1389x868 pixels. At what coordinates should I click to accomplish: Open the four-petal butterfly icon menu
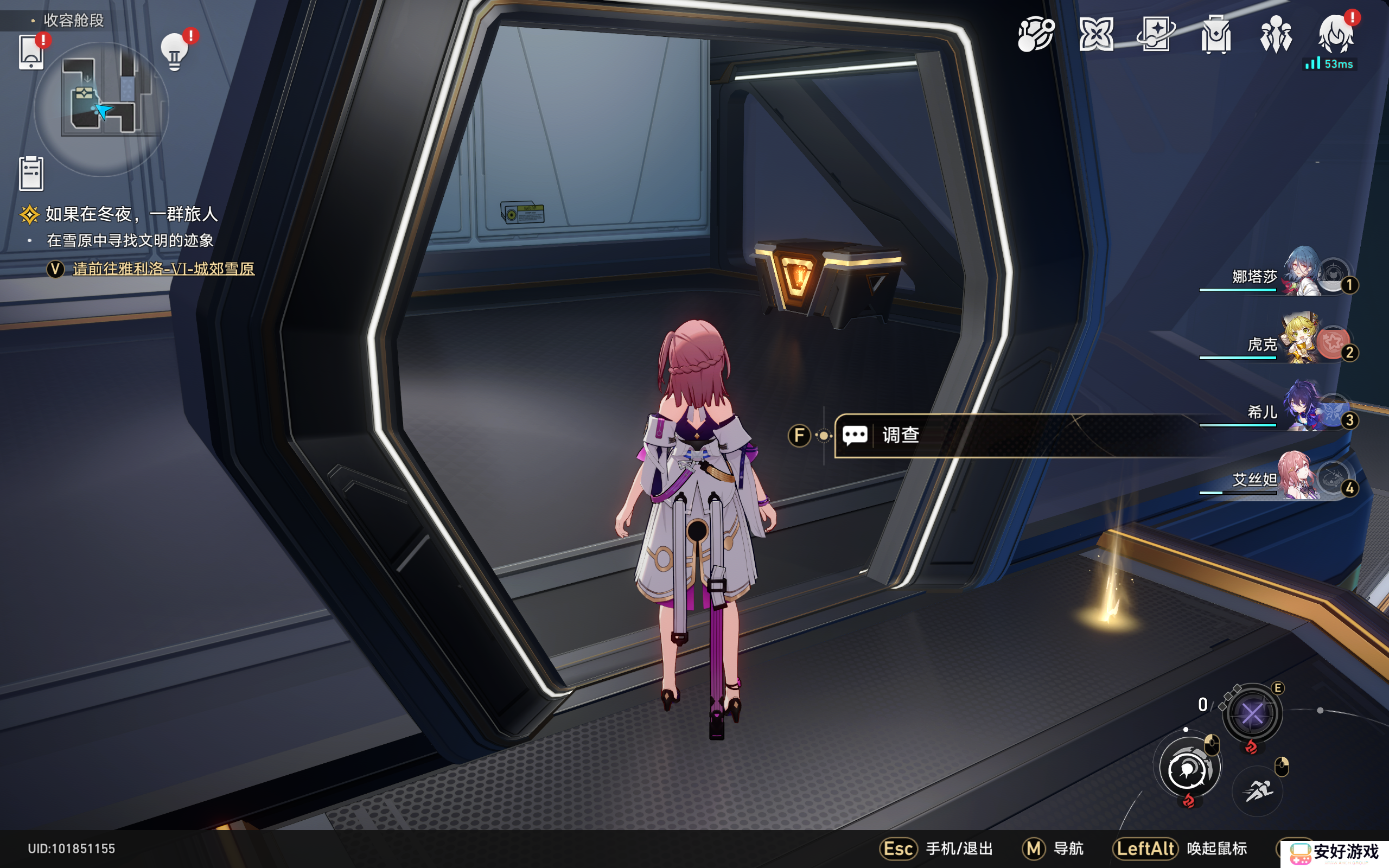(1095, 35)
